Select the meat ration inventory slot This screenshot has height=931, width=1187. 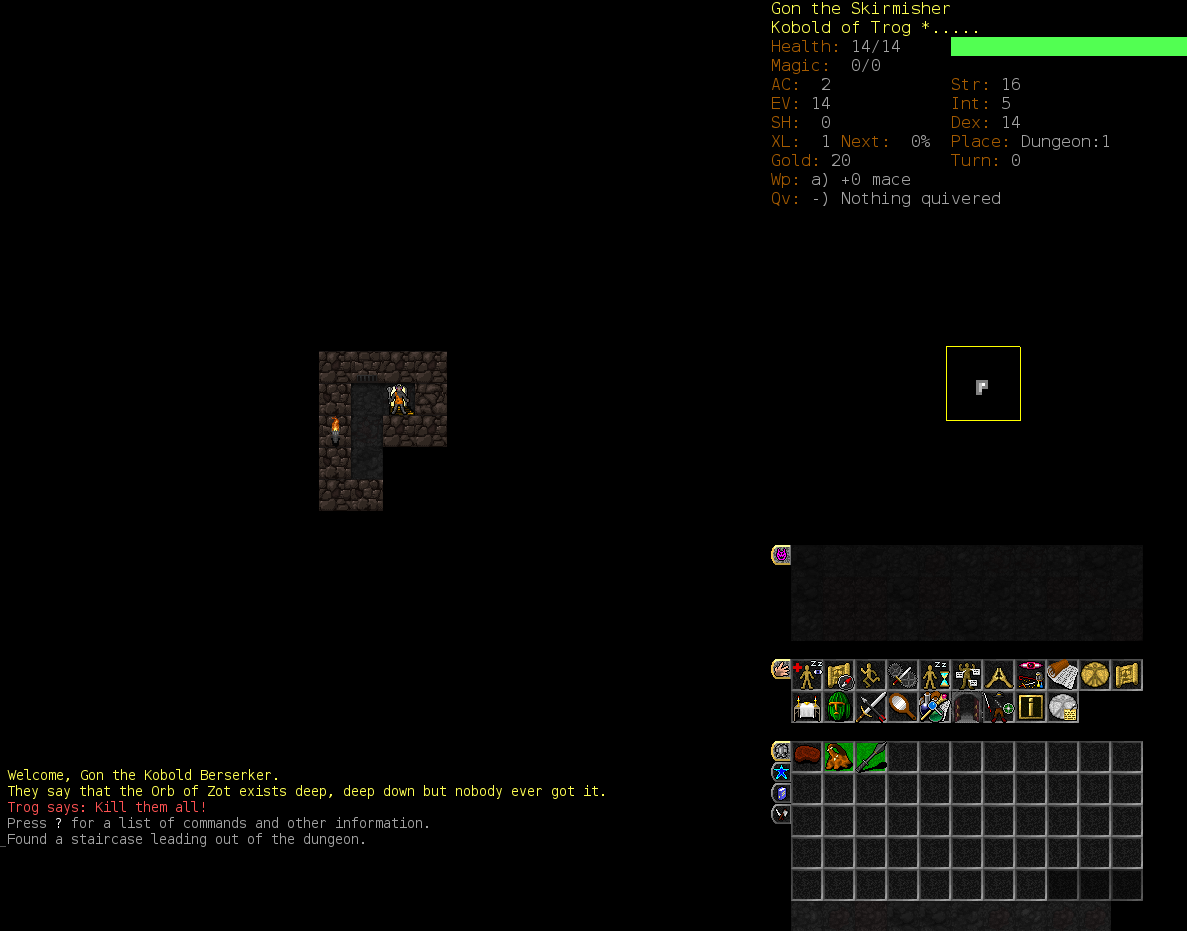pos(807,756)
